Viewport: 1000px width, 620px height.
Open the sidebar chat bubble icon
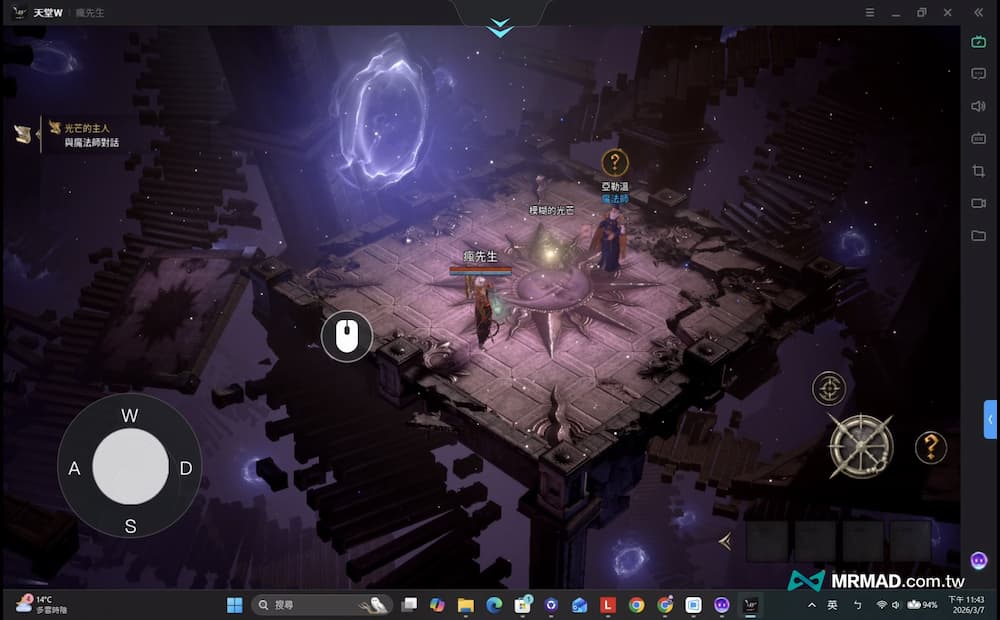point(979,73)
